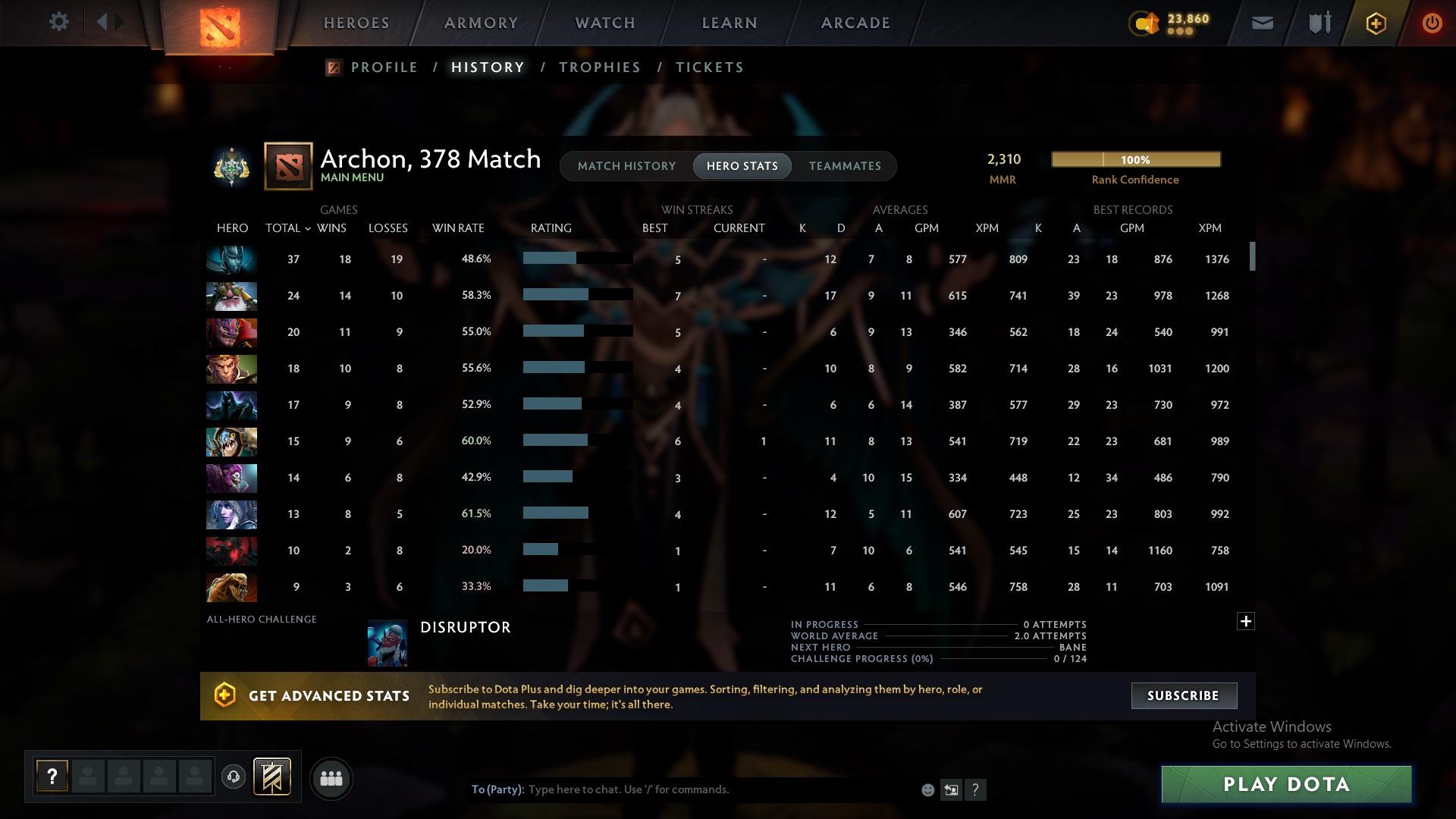The image size is (1456, 819).
Task: Open the party finder icon with three people
Action: coord(331,778)
